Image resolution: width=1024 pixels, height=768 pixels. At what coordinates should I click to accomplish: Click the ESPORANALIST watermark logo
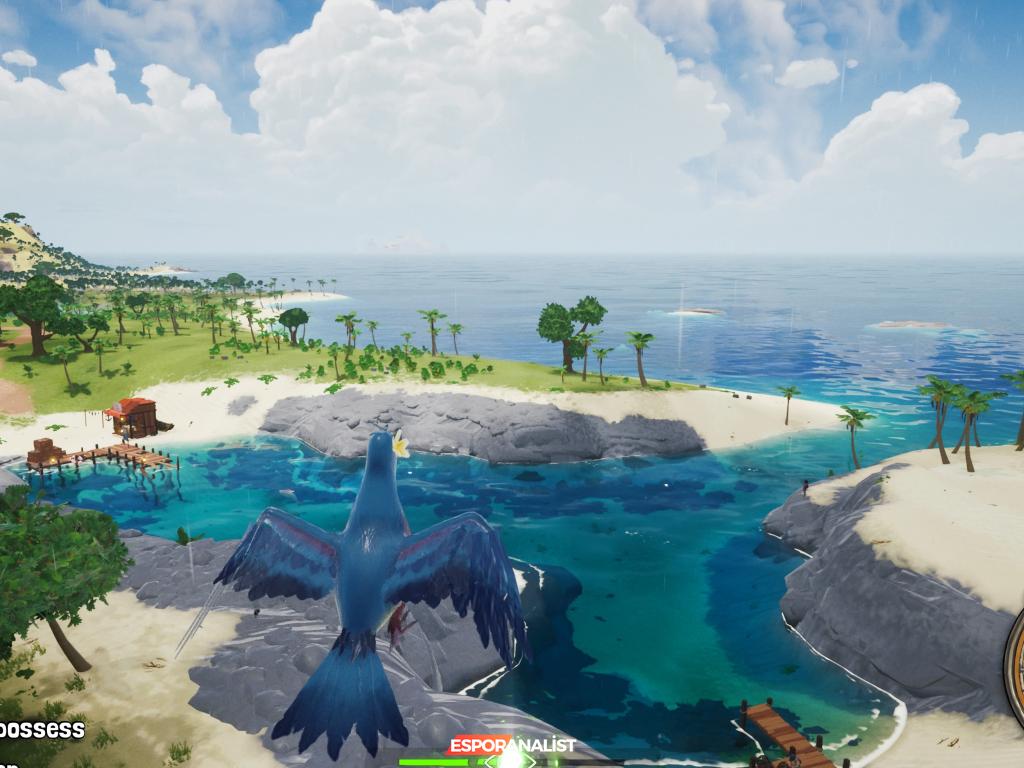tap(511, 745)
